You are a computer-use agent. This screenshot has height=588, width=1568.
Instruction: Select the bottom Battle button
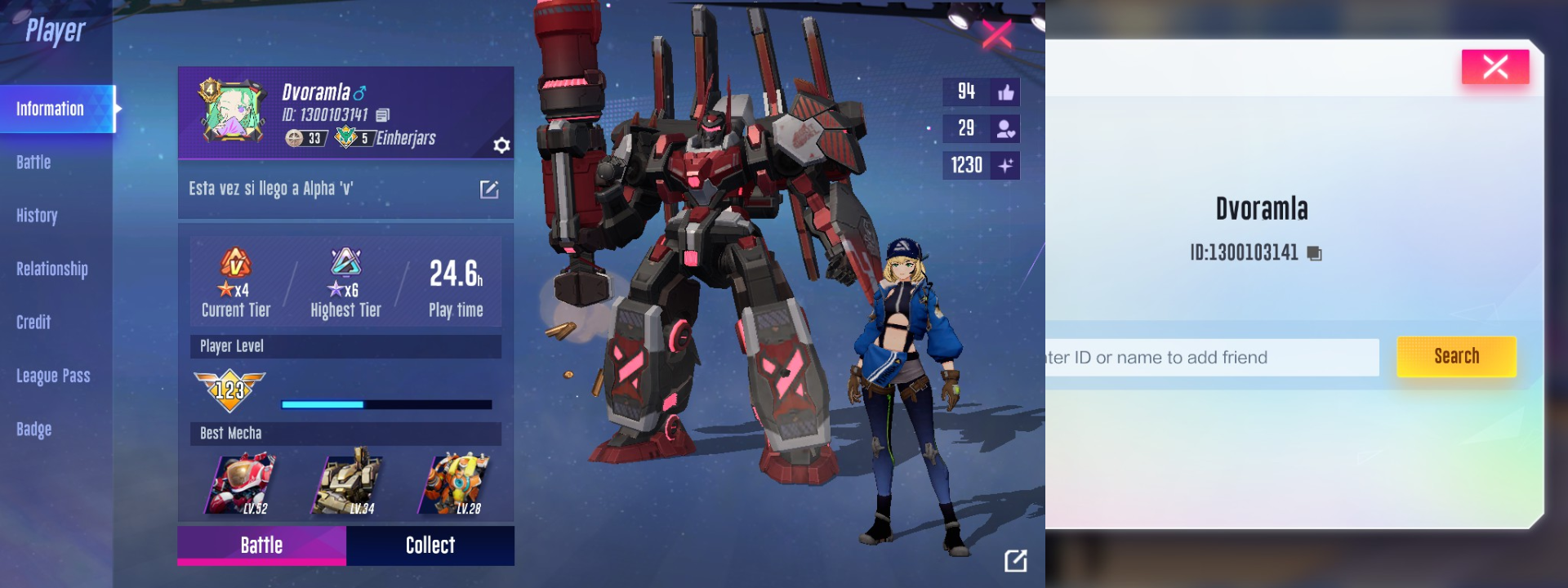pos(261,545)
